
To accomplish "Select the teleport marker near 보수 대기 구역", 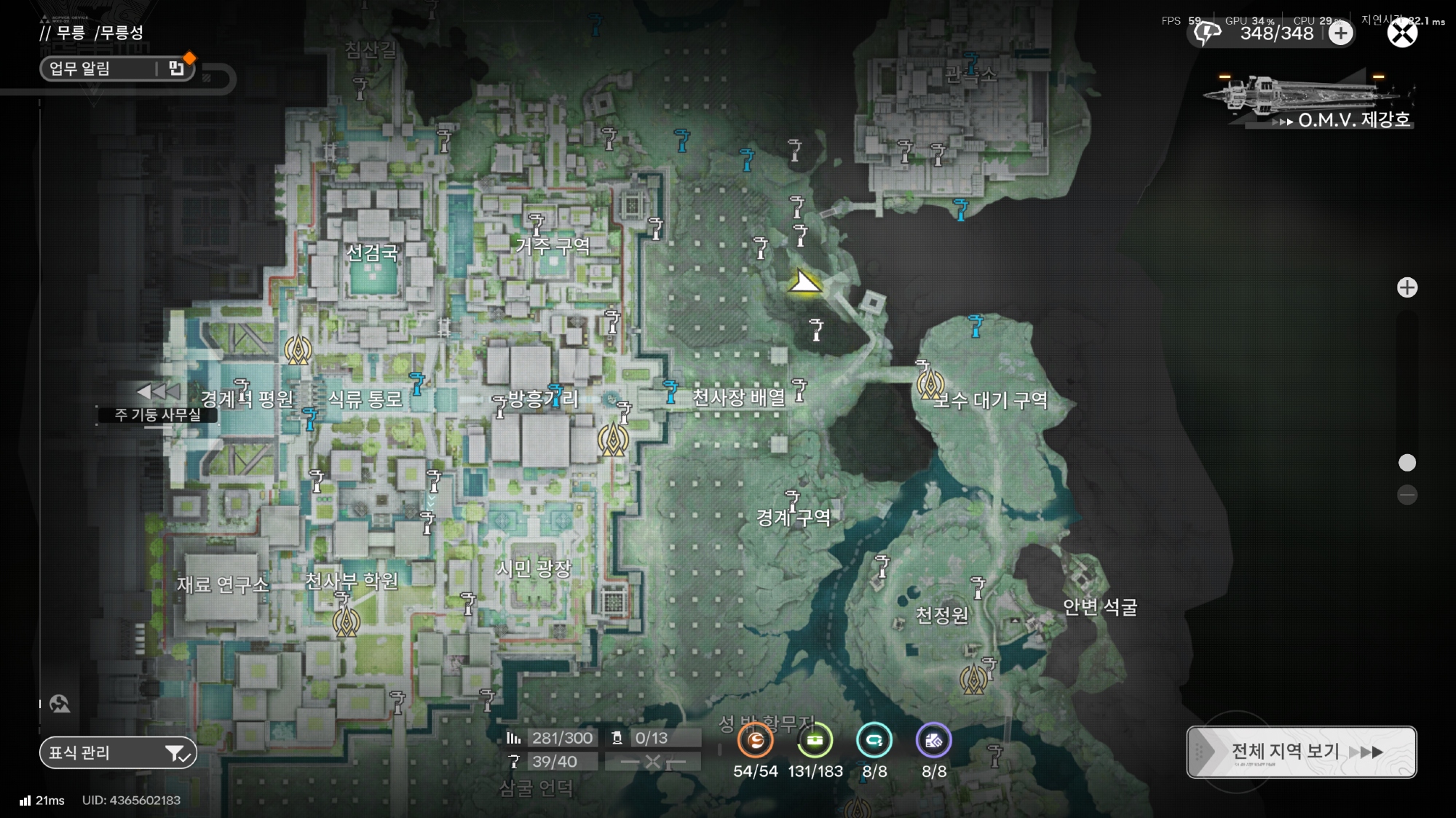I will 930,384.
